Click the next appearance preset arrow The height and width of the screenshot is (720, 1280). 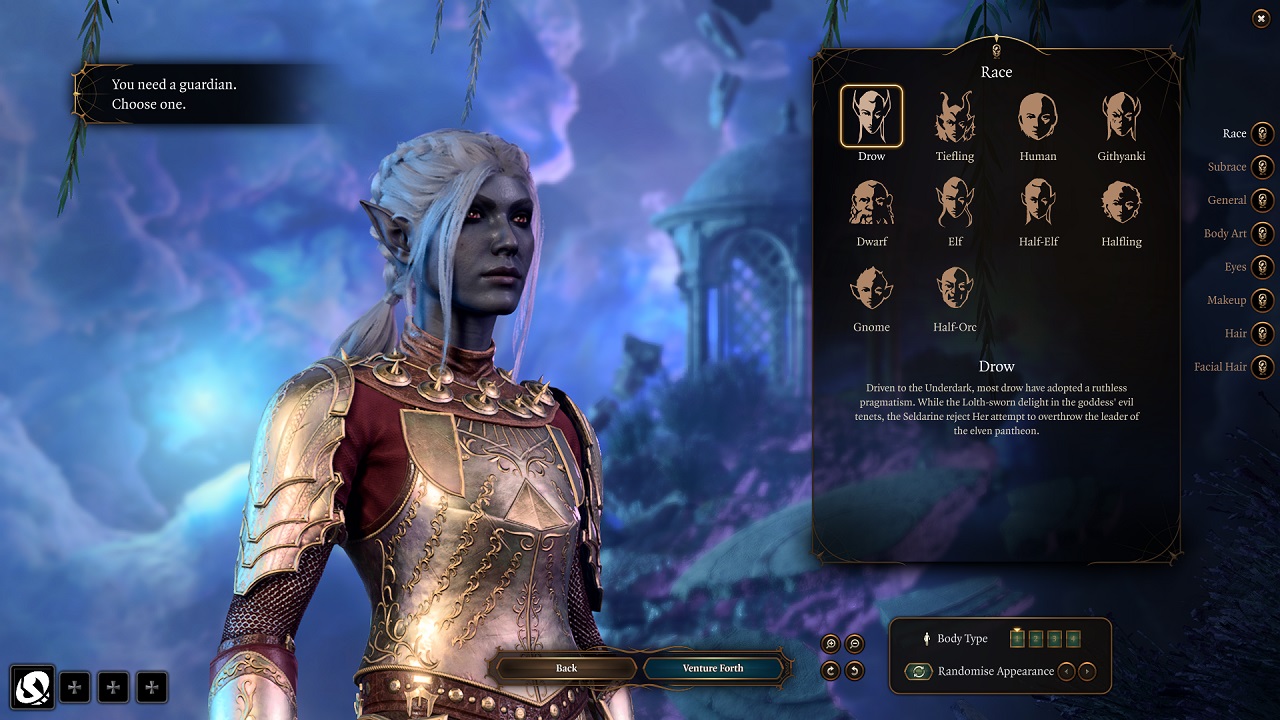tap(1087, 671)
